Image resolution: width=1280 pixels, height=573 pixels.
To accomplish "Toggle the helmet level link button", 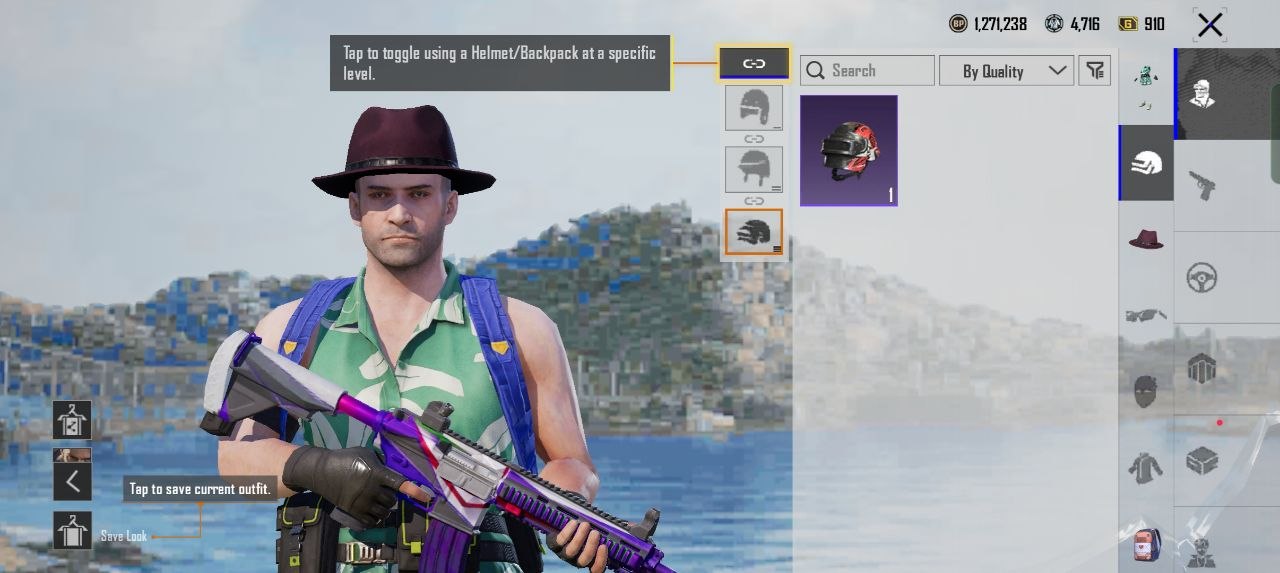I will 754,64.
